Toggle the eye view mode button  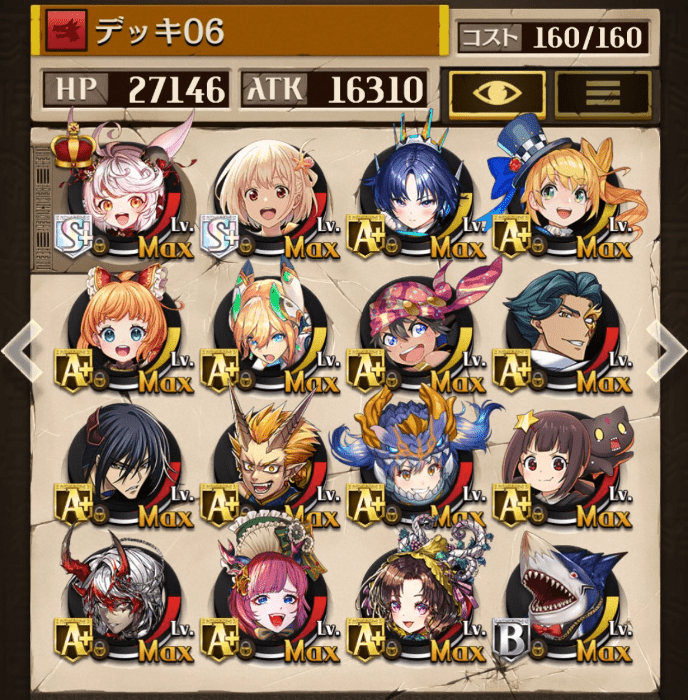point(496,92)
